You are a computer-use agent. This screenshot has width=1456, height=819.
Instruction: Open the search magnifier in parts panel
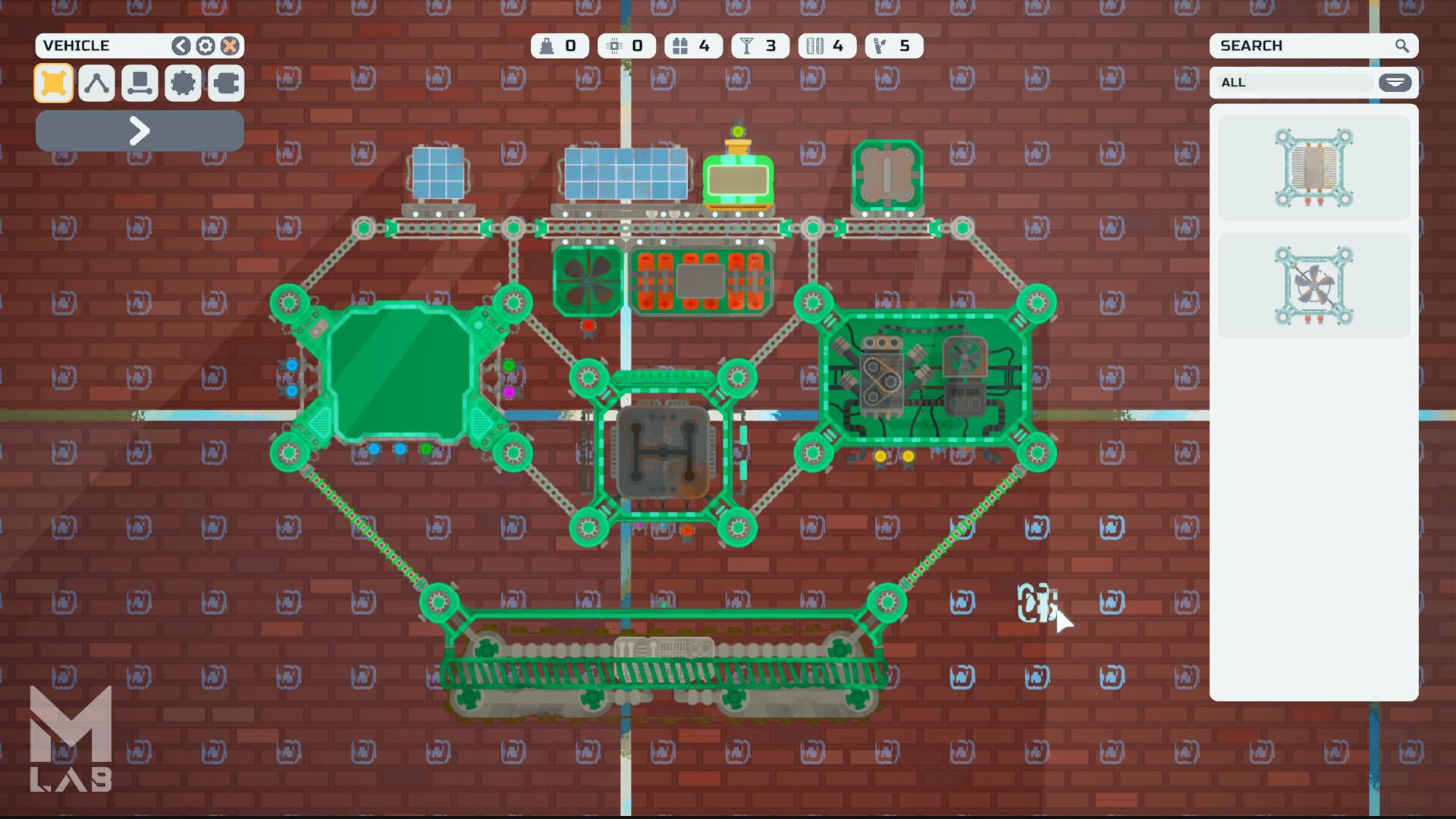coord(1402,45)
